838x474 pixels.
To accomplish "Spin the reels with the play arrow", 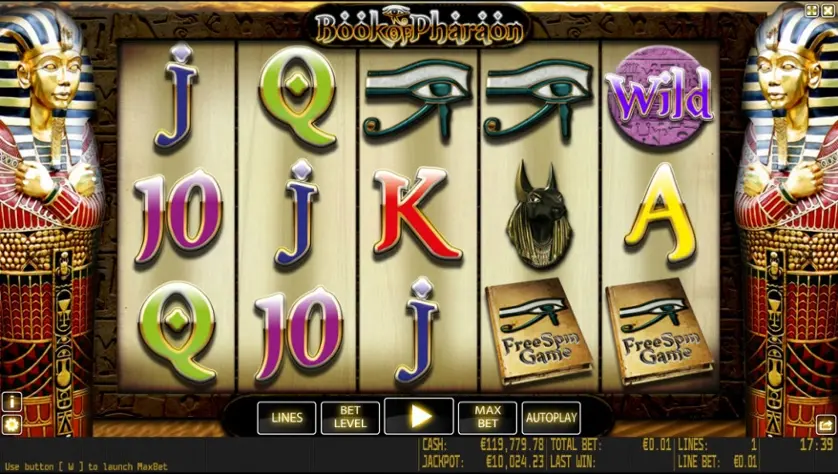I will click(x=419, y=416).
